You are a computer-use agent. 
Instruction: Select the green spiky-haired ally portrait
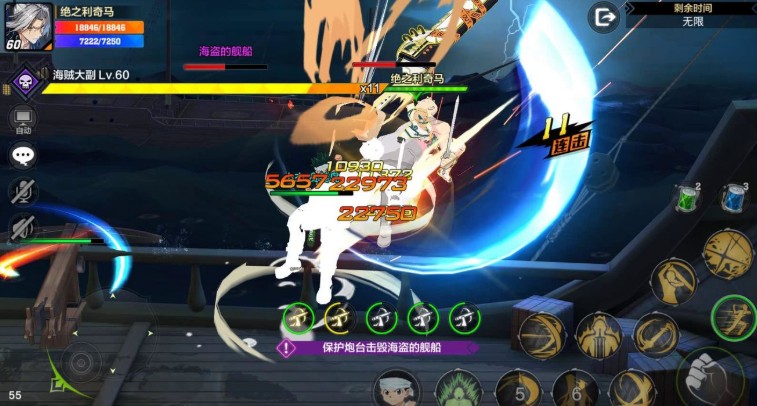(459, 389)
